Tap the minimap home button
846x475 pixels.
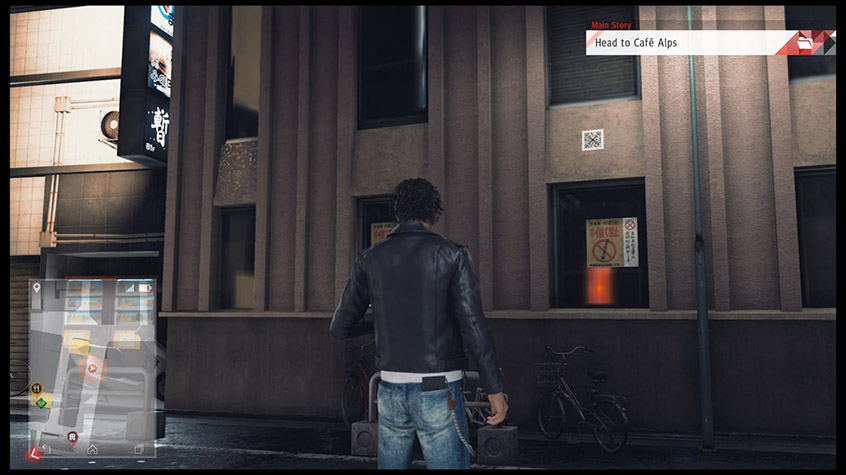pyautogui.click(x=92, y=449)
